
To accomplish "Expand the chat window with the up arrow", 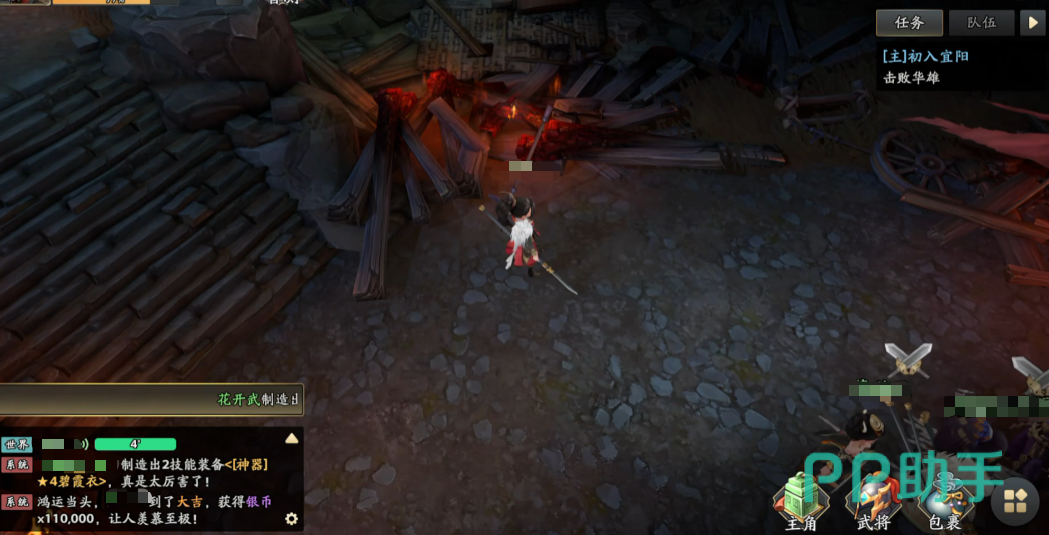I will coord(292,438).
